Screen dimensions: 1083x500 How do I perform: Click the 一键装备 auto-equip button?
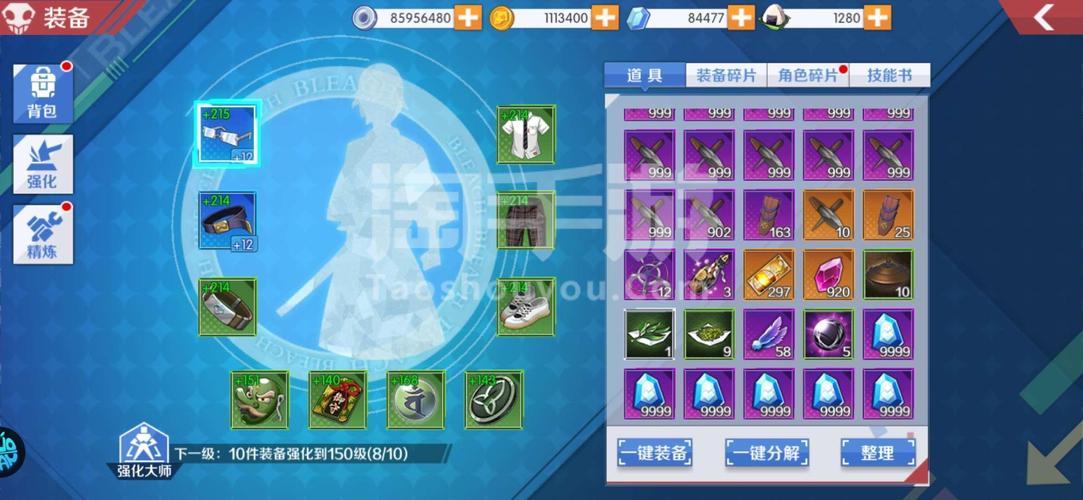[653, 452]
